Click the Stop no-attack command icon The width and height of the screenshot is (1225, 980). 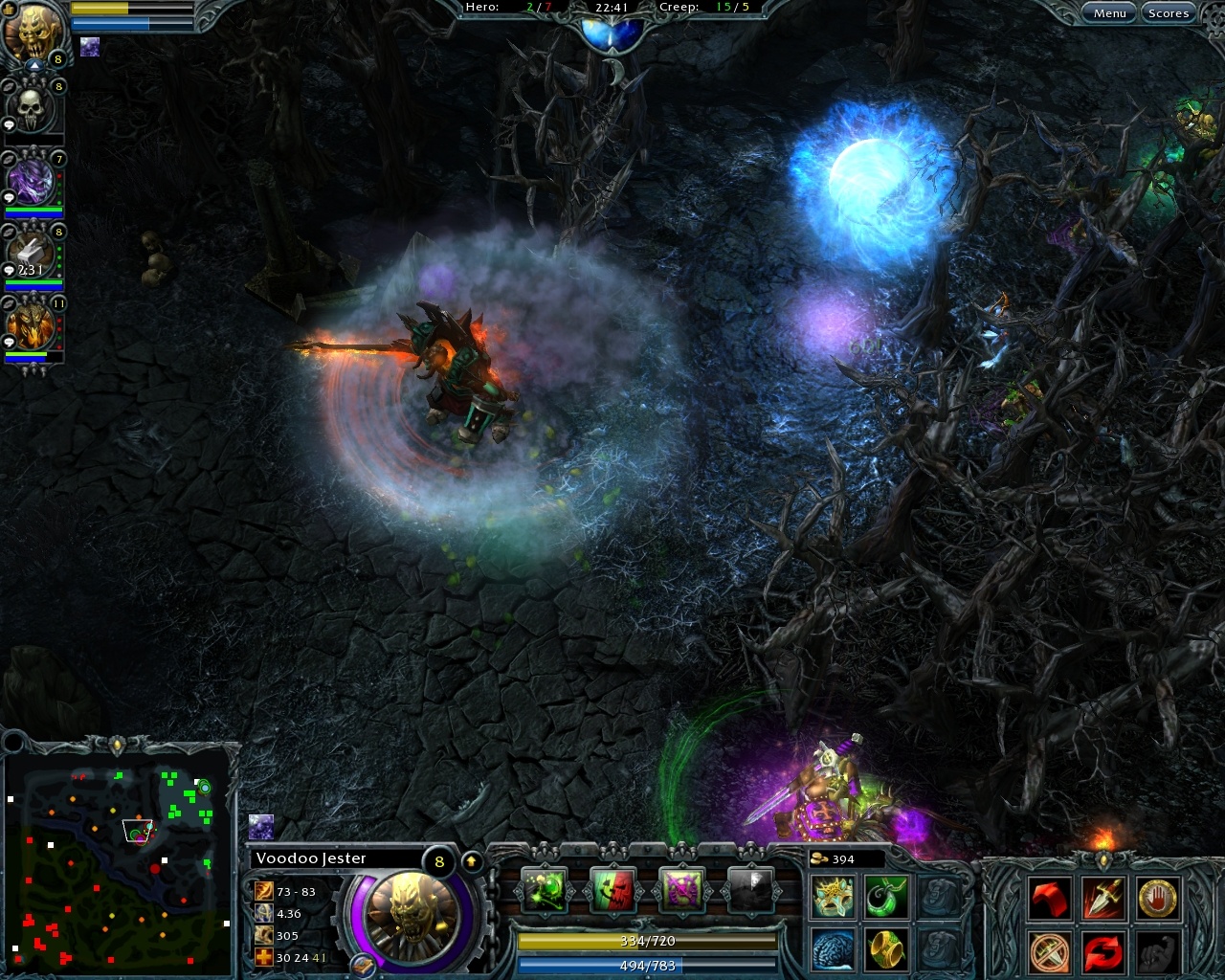click(x=1049, y=953)
